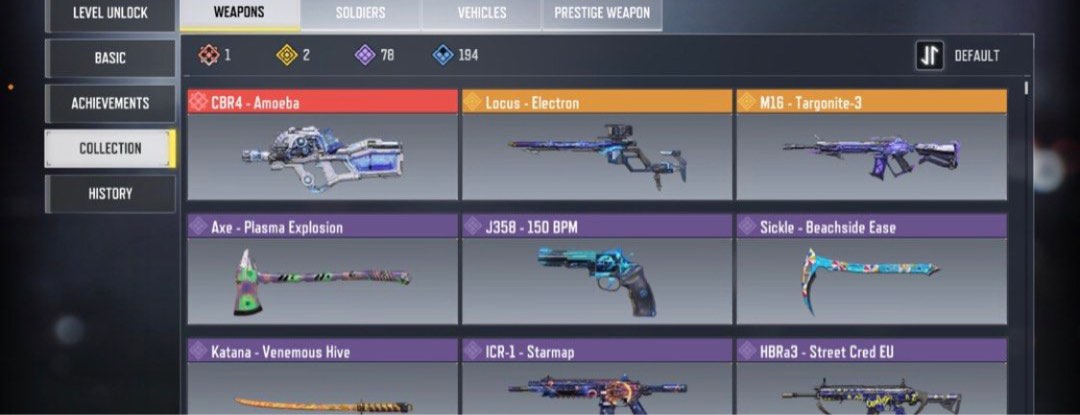Filter by purple epic rarity icon
This screenshot has height=415, width=1080.
point(365,55)
